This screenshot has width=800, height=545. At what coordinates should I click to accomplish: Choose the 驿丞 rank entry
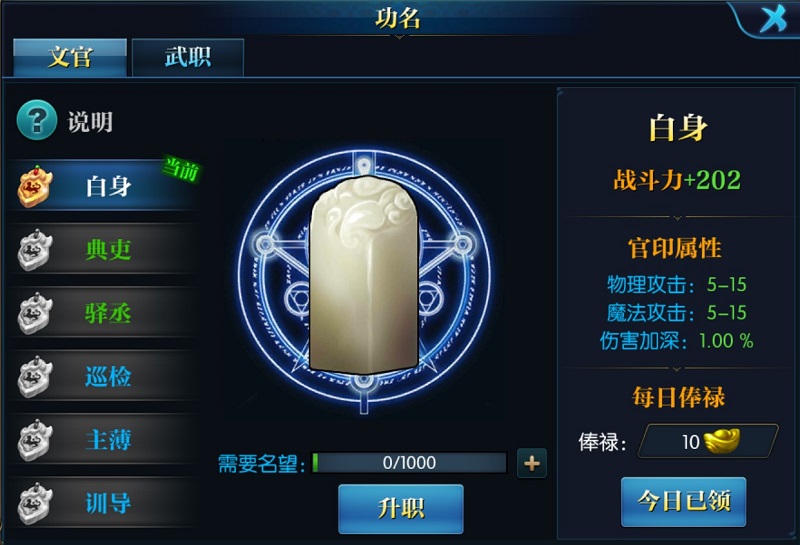coord(105,314)
